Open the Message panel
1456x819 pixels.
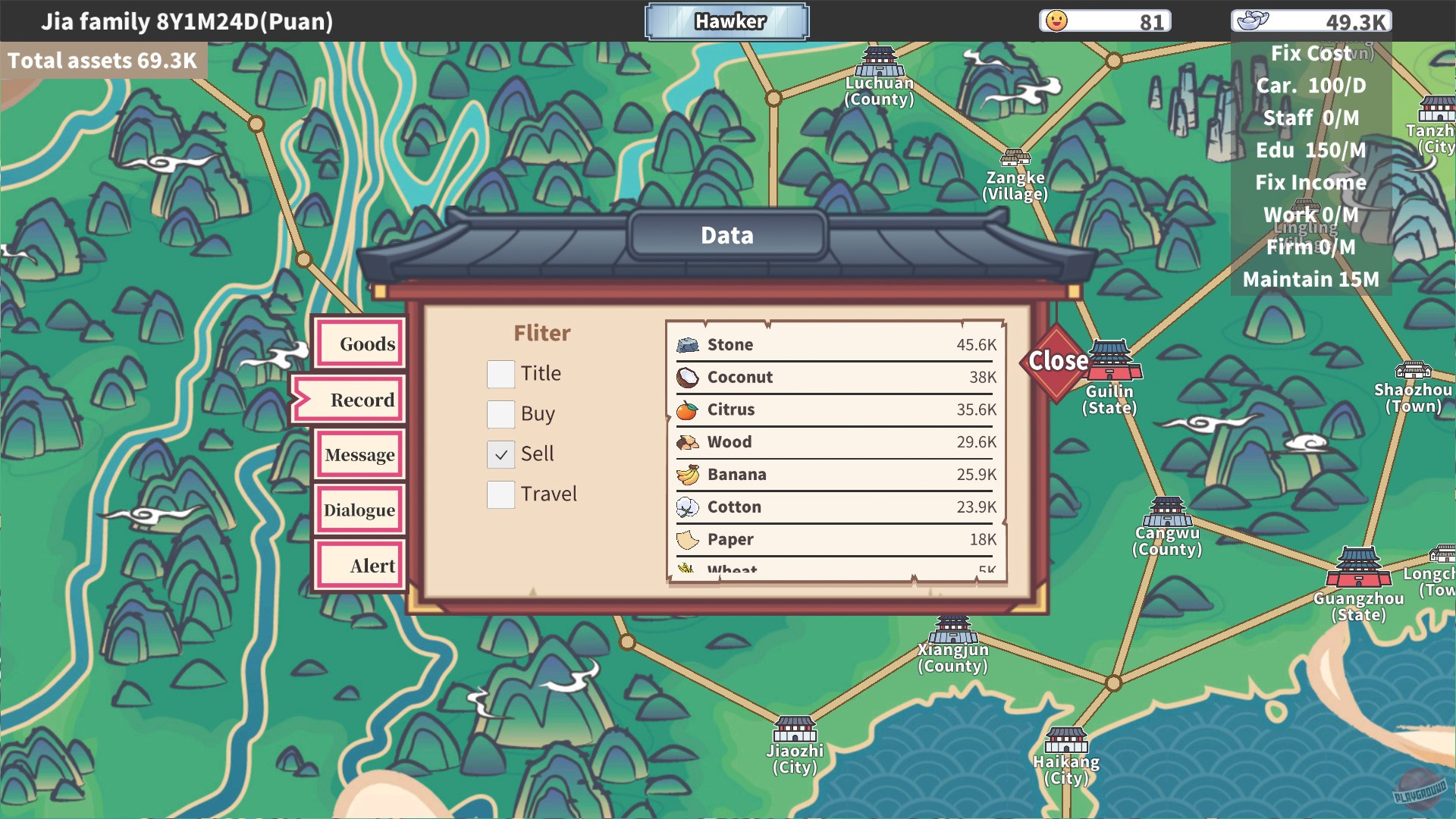click(x=360, y=454)
